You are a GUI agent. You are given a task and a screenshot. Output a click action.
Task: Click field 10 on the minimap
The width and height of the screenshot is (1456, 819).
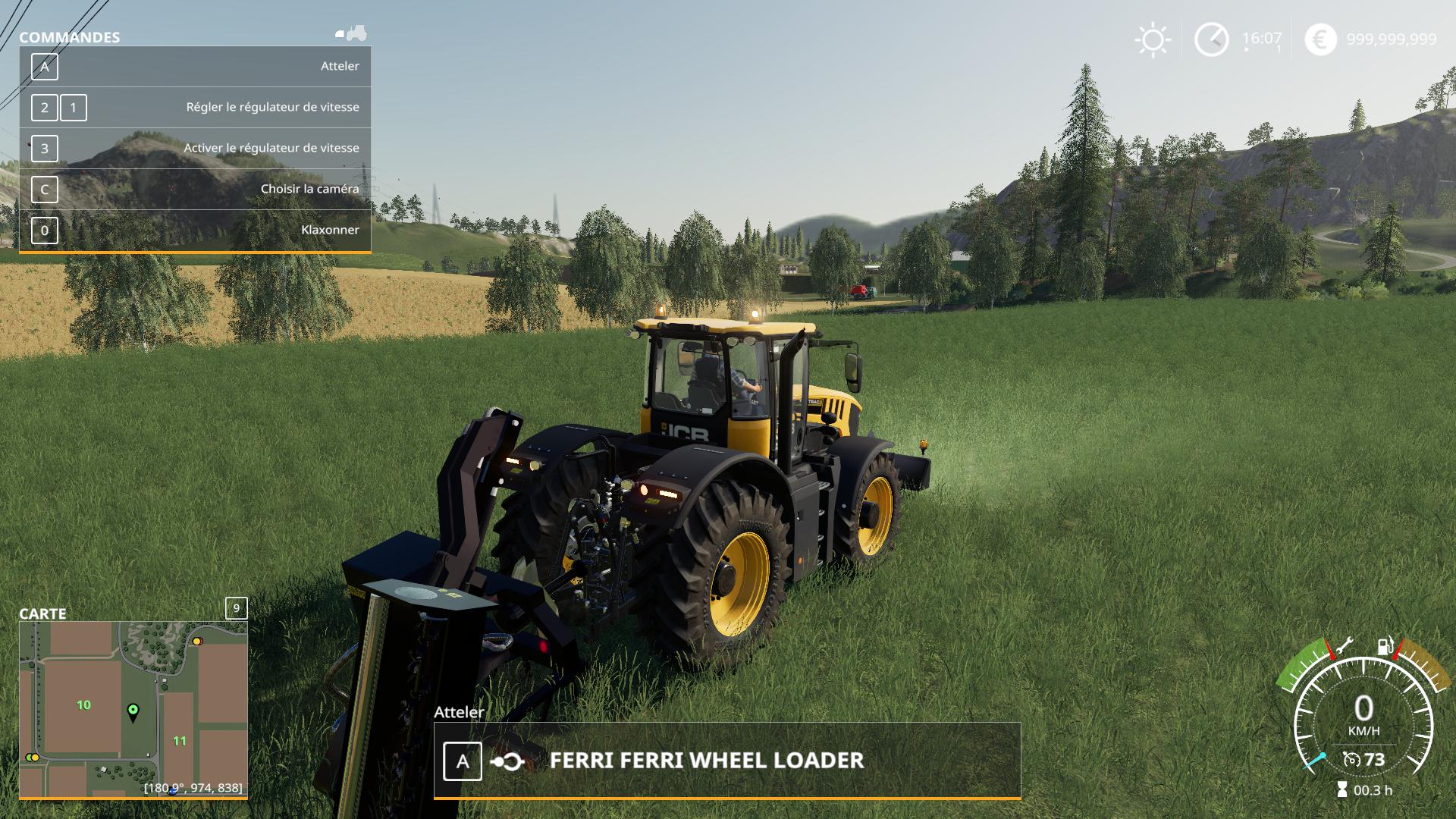click(x=83, y=705)
